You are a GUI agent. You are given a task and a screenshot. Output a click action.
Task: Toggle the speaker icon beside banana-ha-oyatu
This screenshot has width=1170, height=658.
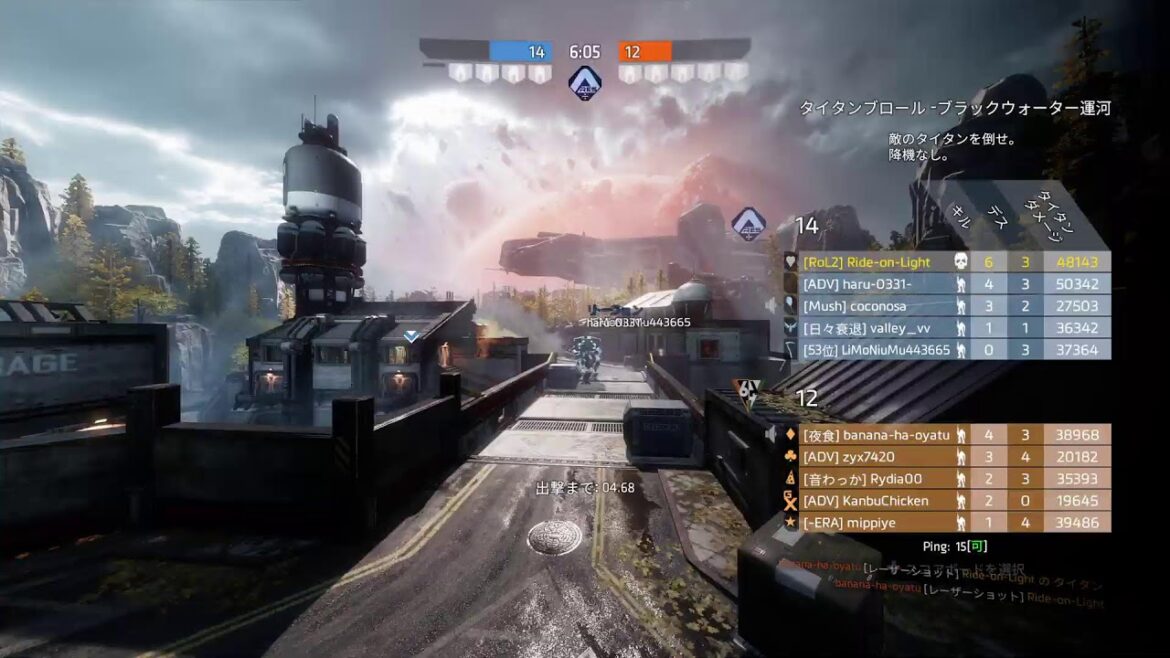[771, 435]
